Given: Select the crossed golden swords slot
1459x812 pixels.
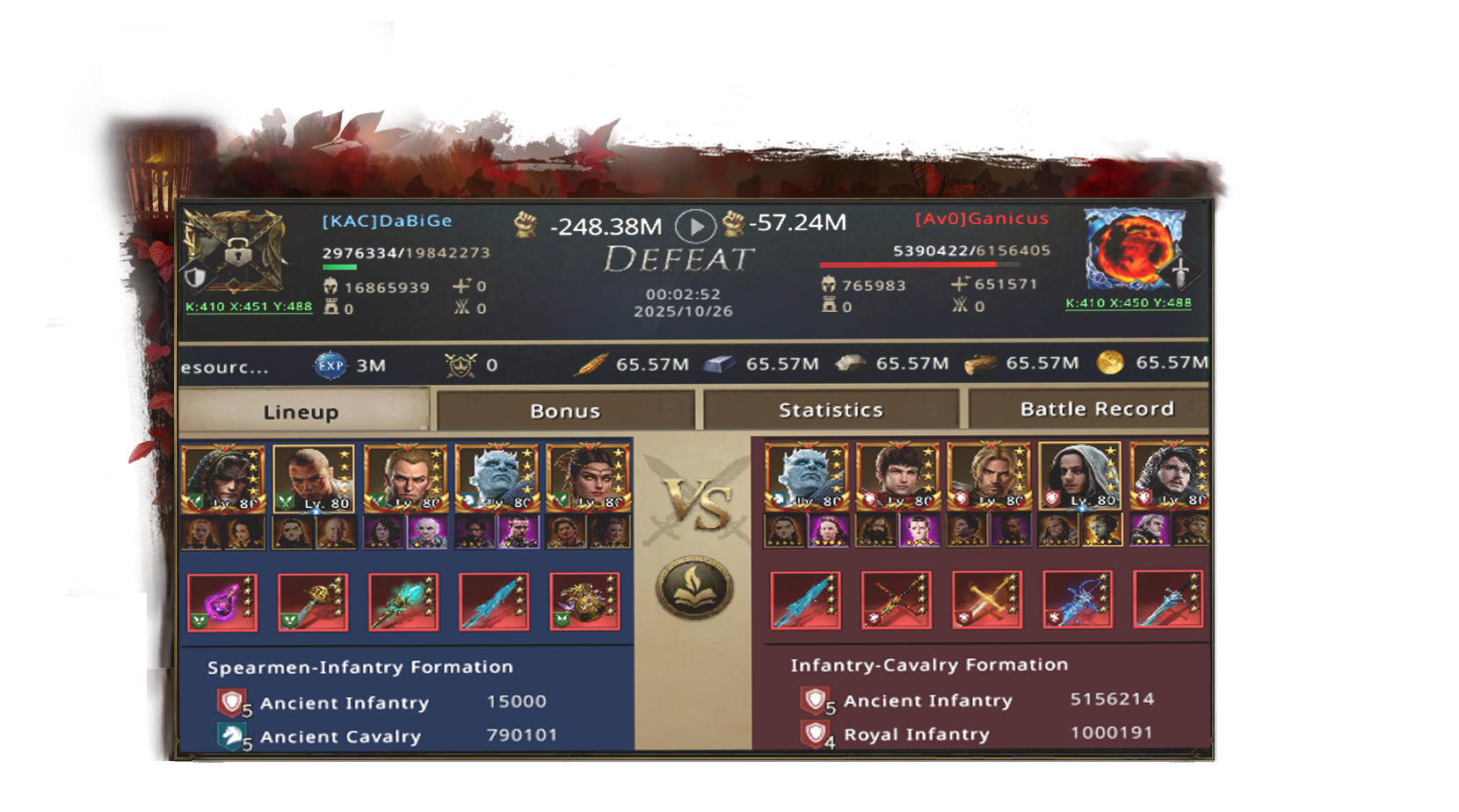Looking at the screenshot, I should pos(988,600).
